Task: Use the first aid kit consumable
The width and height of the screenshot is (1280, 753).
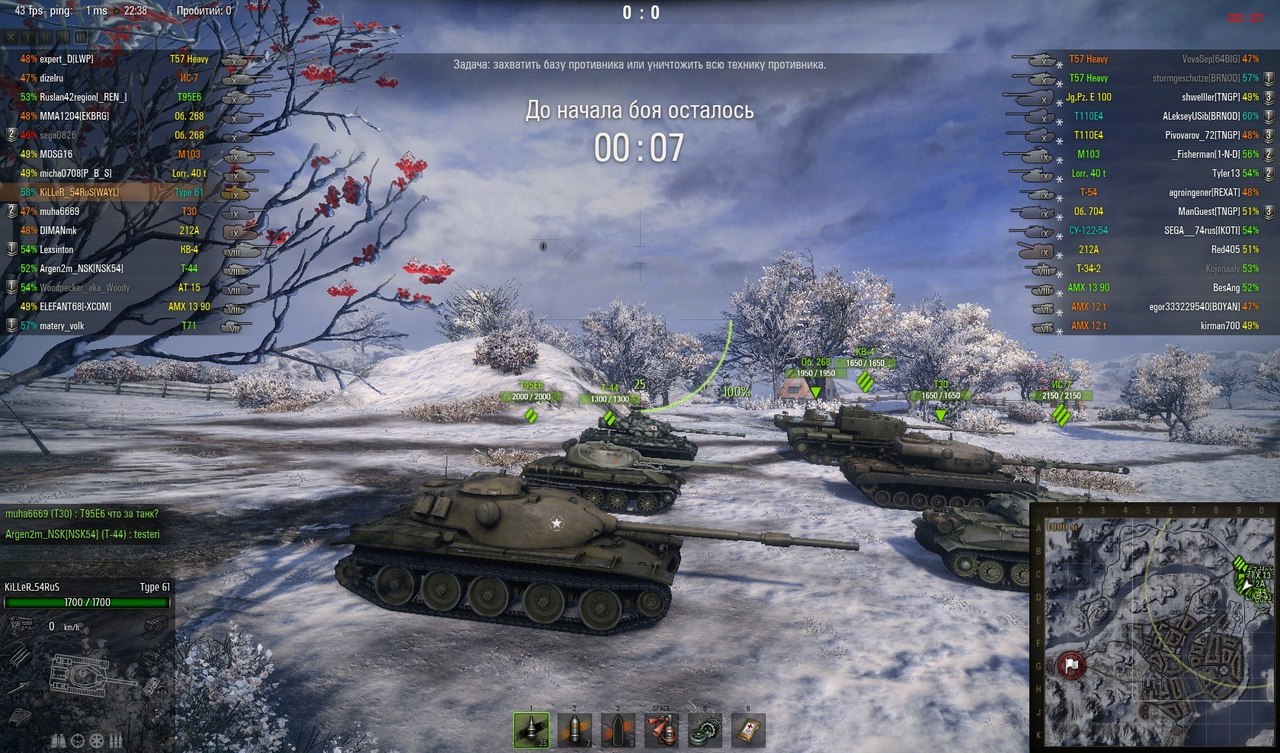Action: point(748,730)
